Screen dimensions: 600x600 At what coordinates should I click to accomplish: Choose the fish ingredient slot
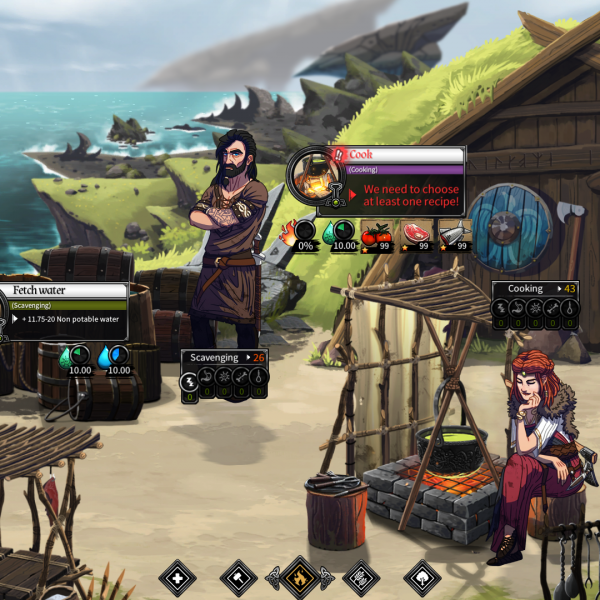[x=453, y=234]
